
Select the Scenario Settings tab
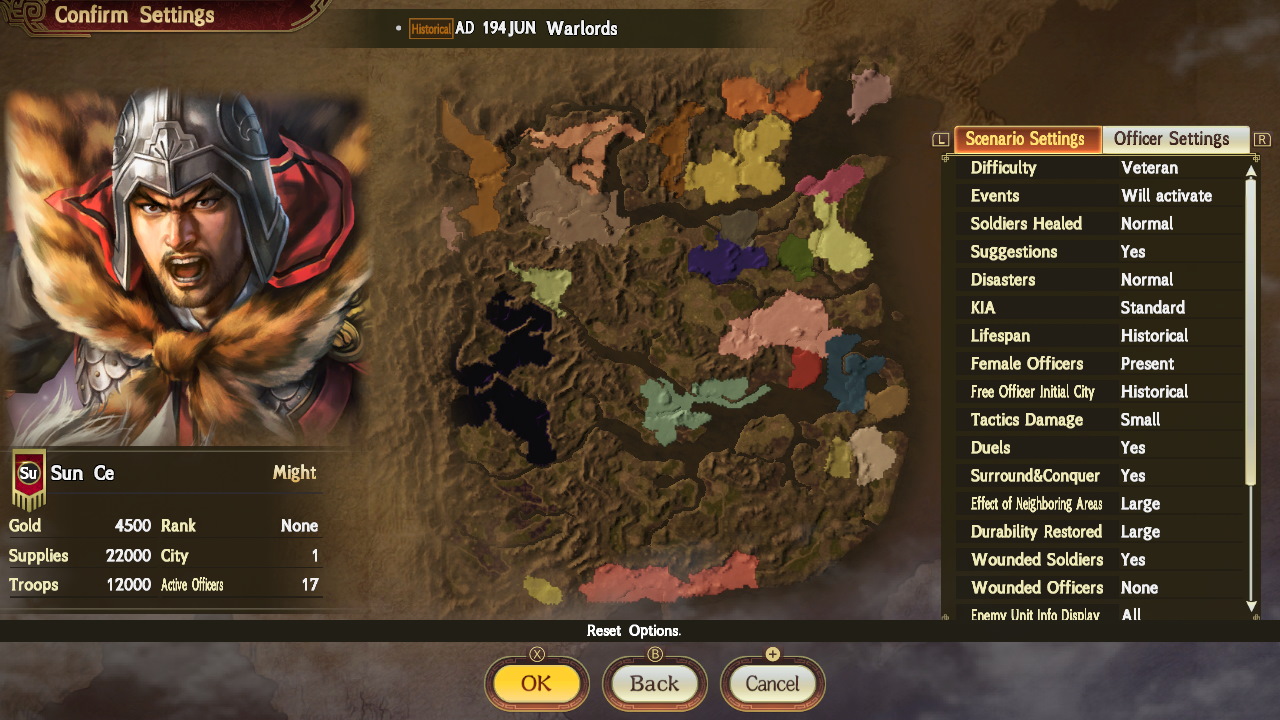tap(1027, 139)
